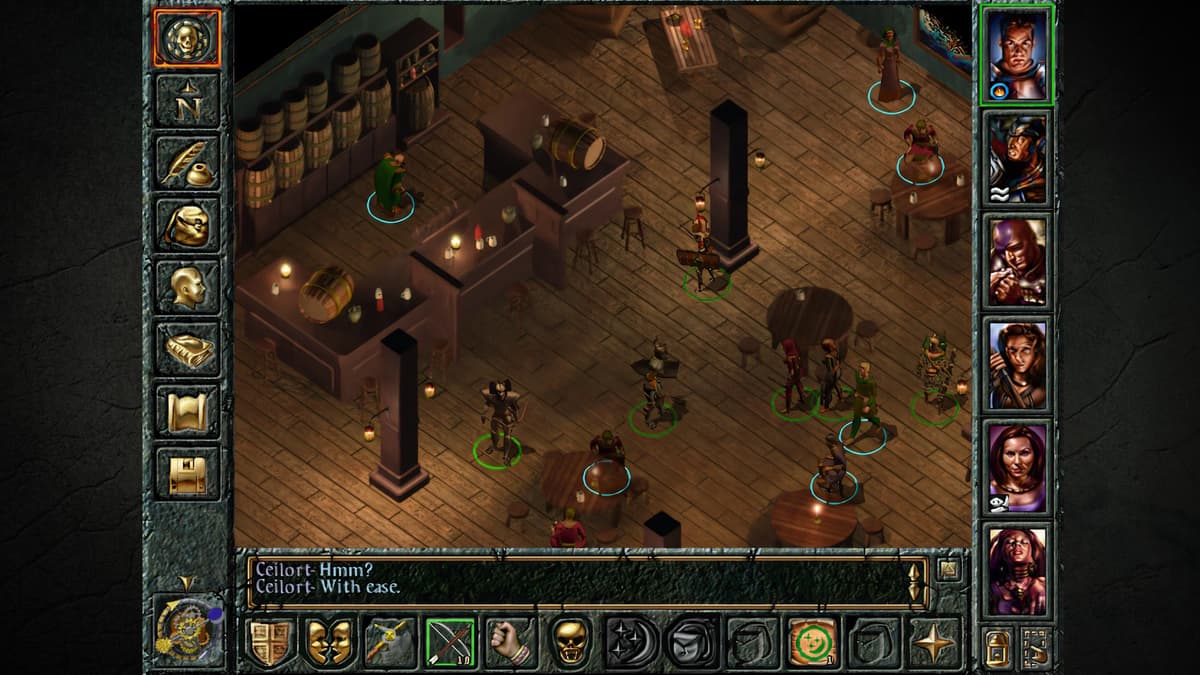The width and height of the screenshot is (1200, 675).
Task: Open the moon-and-stars spell casting button
Action: (631, 642)
